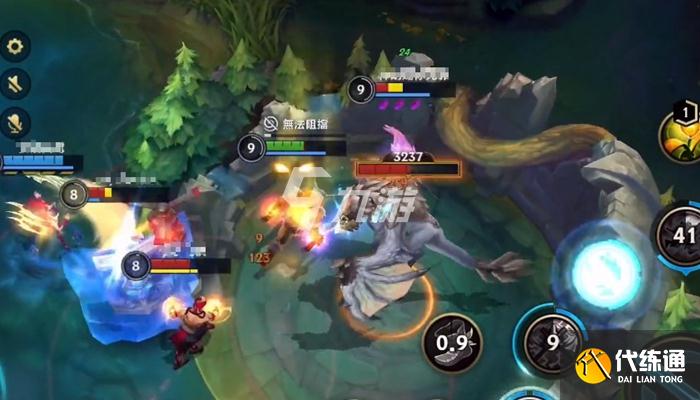
Task: Use the golden fruit item at the right edge
Action: pos(682,138)
